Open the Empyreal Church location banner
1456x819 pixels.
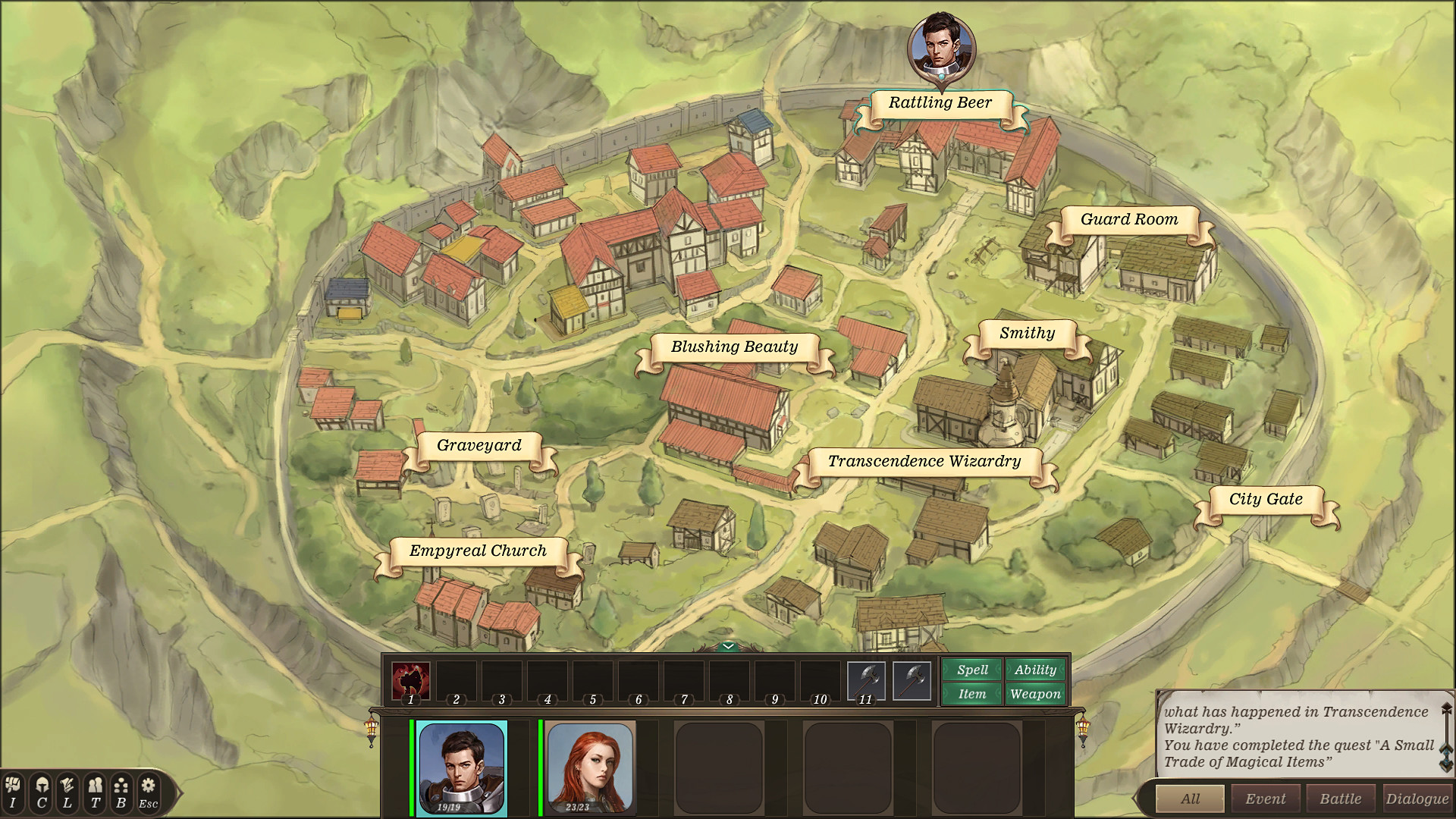point(478,551)
